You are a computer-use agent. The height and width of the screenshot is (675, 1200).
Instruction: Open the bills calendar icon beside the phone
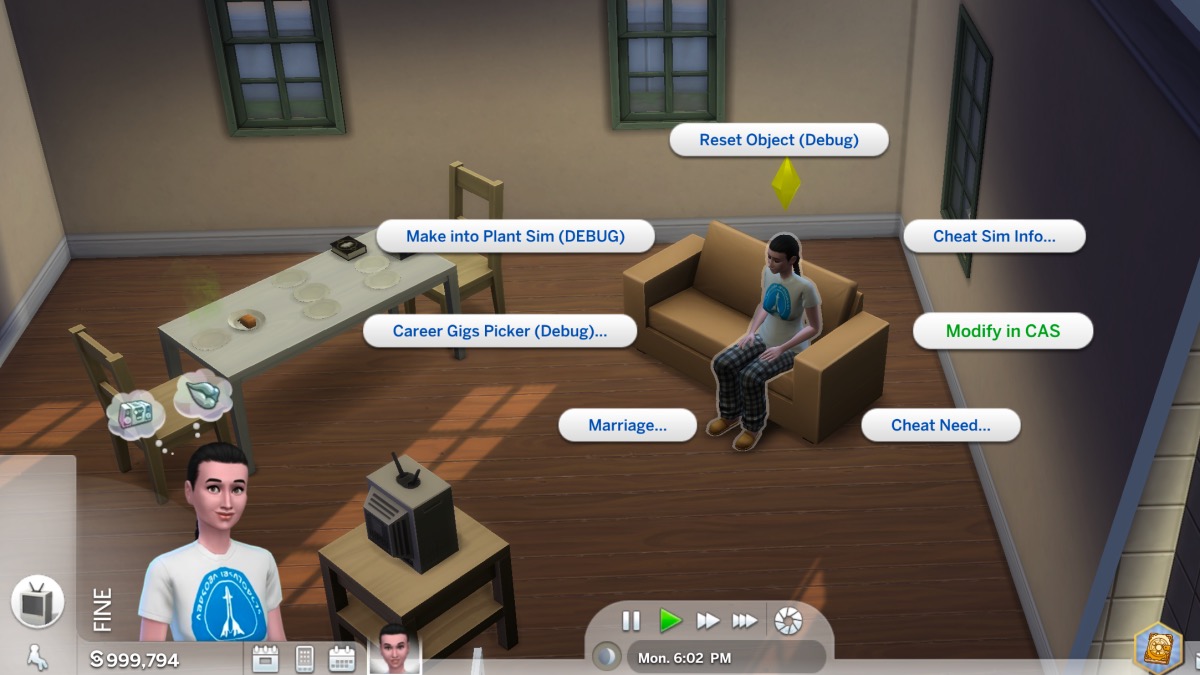click(x=265, y=659)
